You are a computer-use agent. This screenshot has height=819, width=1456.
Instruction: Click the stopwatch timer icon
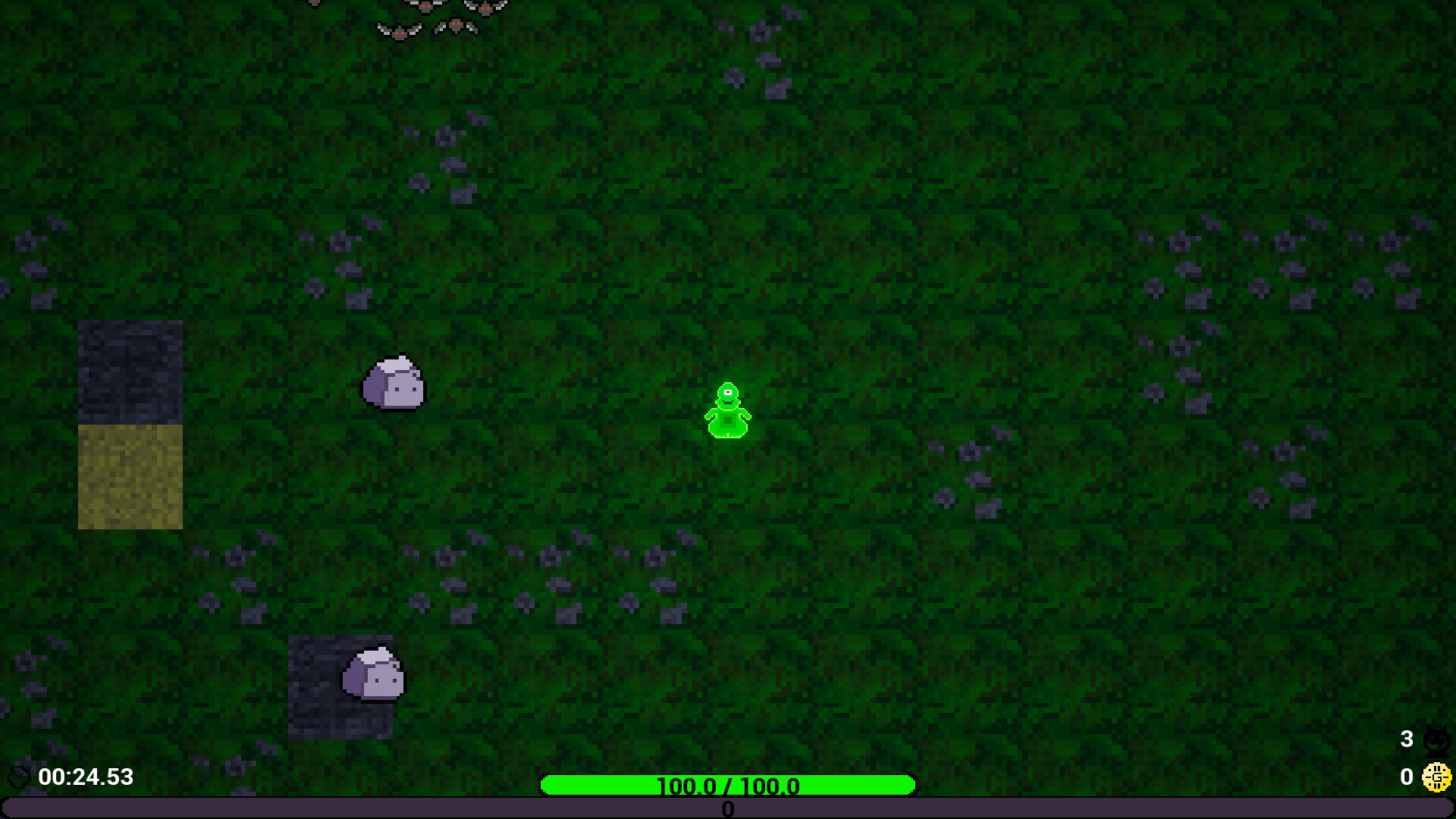point(18,775)
